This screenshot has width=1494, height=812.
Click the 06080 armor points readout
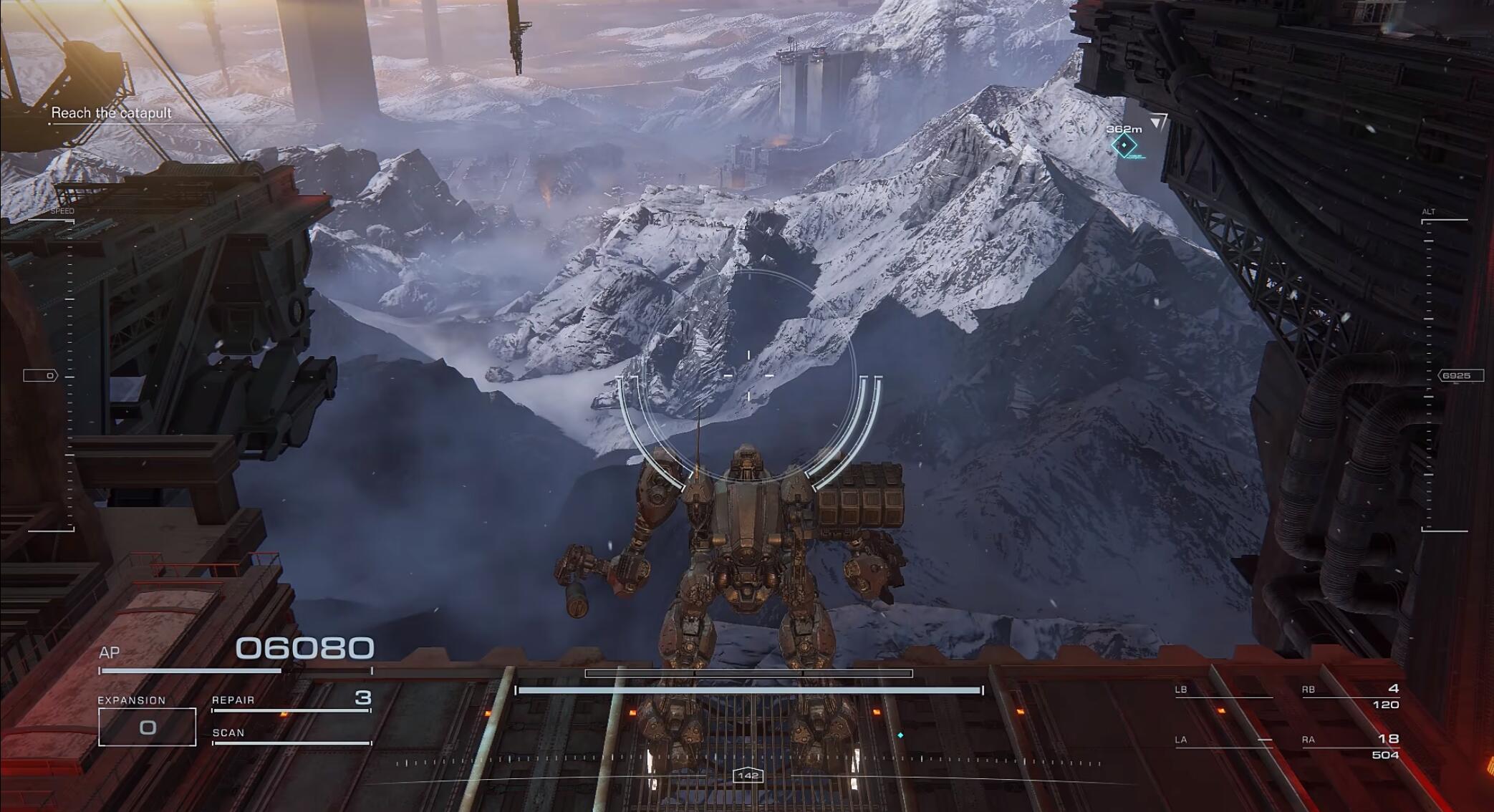coord(304,648)
